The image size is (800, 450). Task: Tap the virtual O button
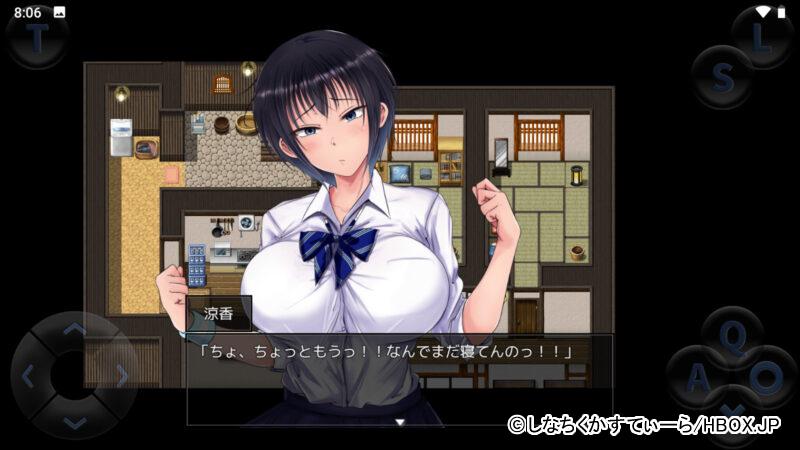767,378
